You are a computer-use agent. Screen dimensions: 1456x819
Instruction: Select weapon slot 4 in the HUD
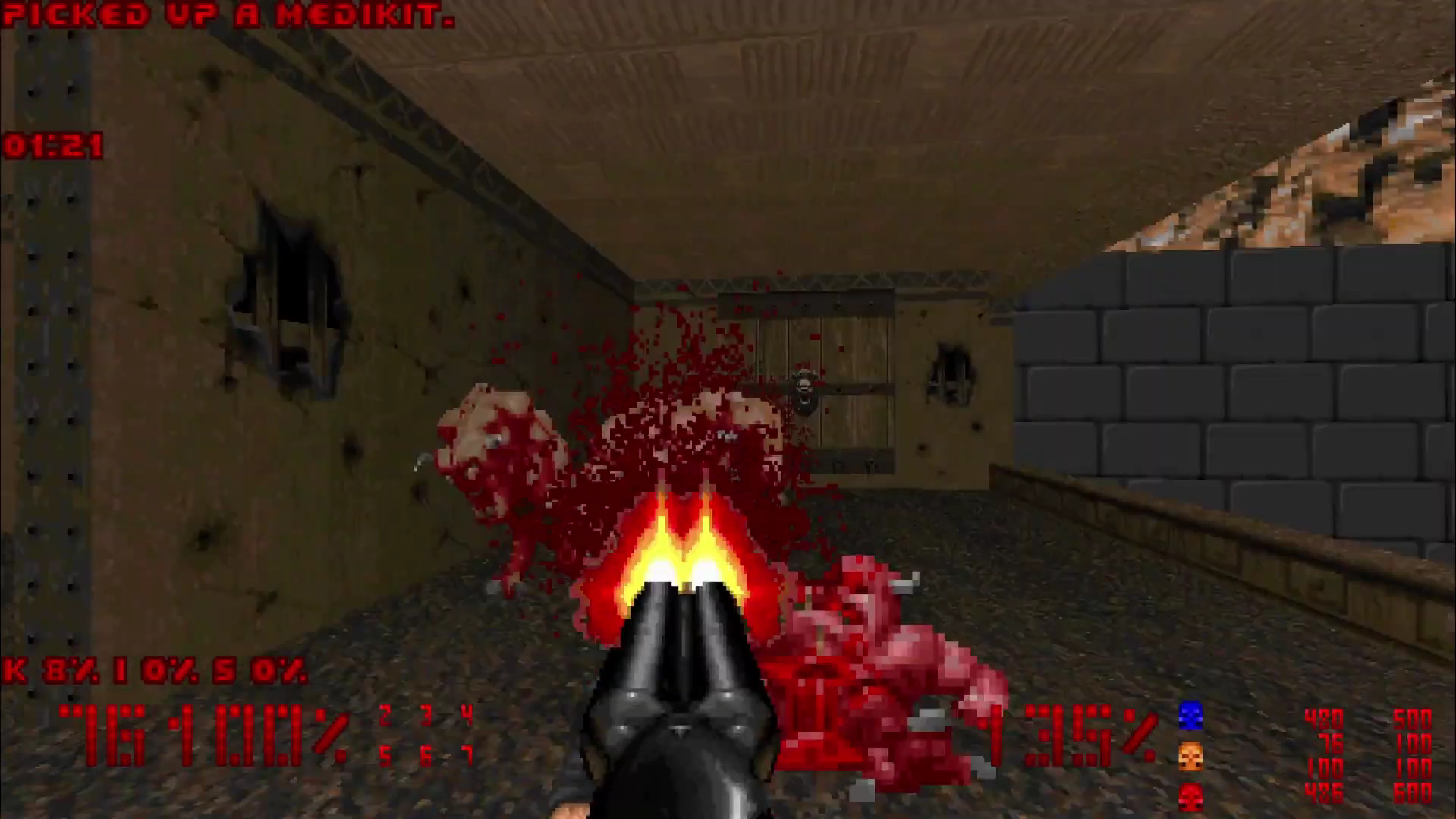coord(466,714)
